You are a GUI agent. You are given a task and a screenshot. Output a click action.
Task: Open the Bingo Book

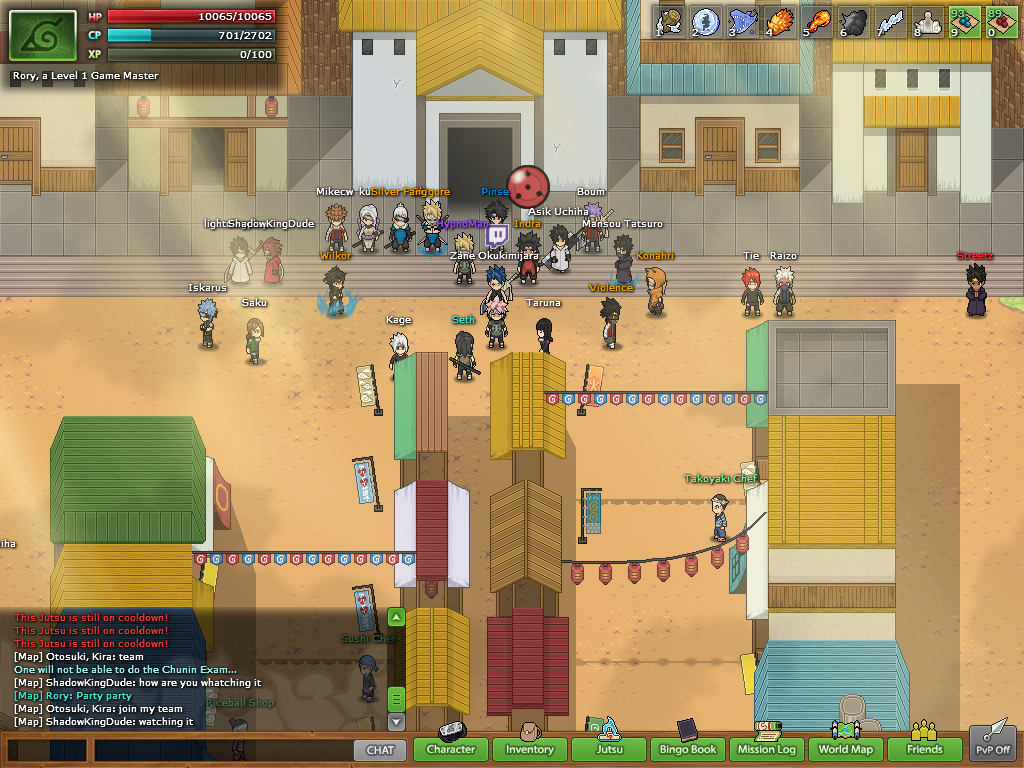click(687, 749)
